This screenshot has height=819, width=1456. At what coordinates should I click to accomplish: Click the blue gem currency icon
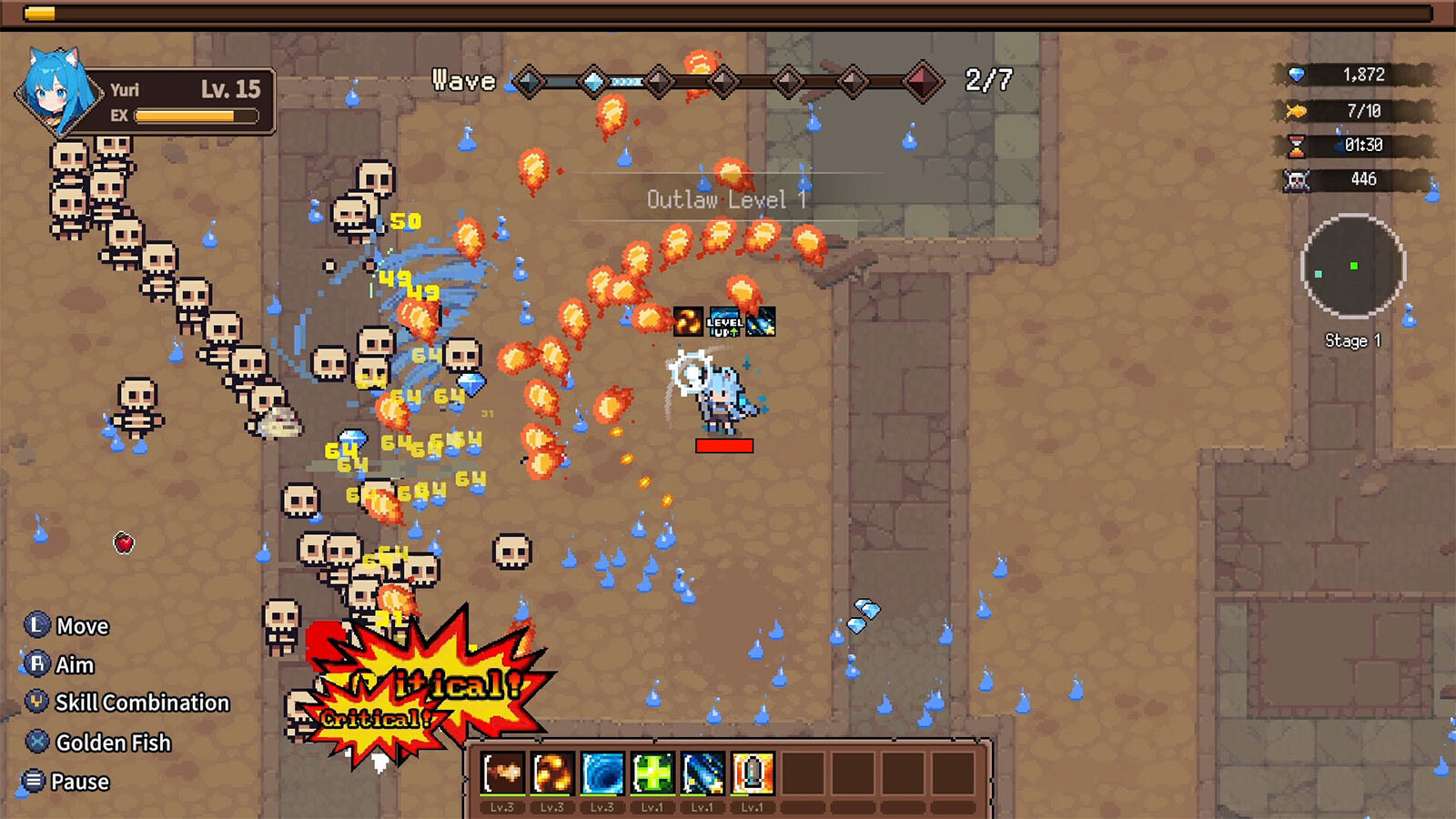[x=1297, y=75]
